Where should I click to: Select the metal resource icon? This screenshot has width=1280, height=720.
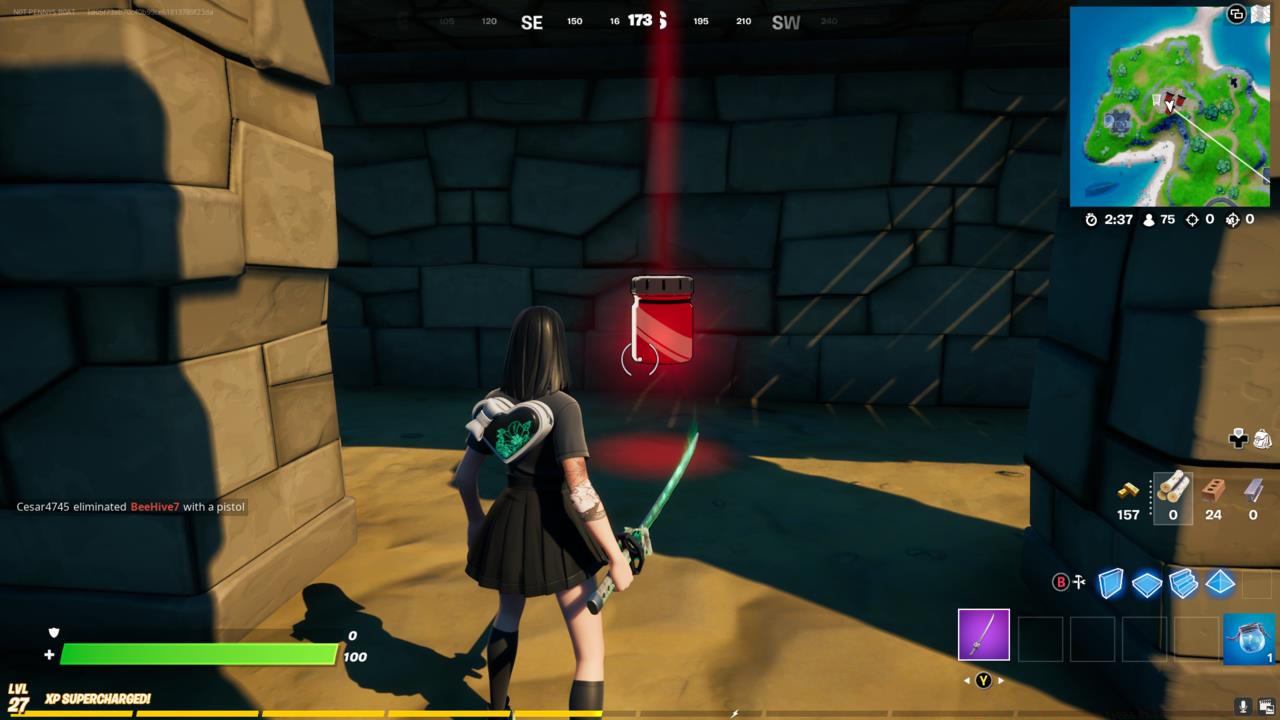tap(1252, 490)
